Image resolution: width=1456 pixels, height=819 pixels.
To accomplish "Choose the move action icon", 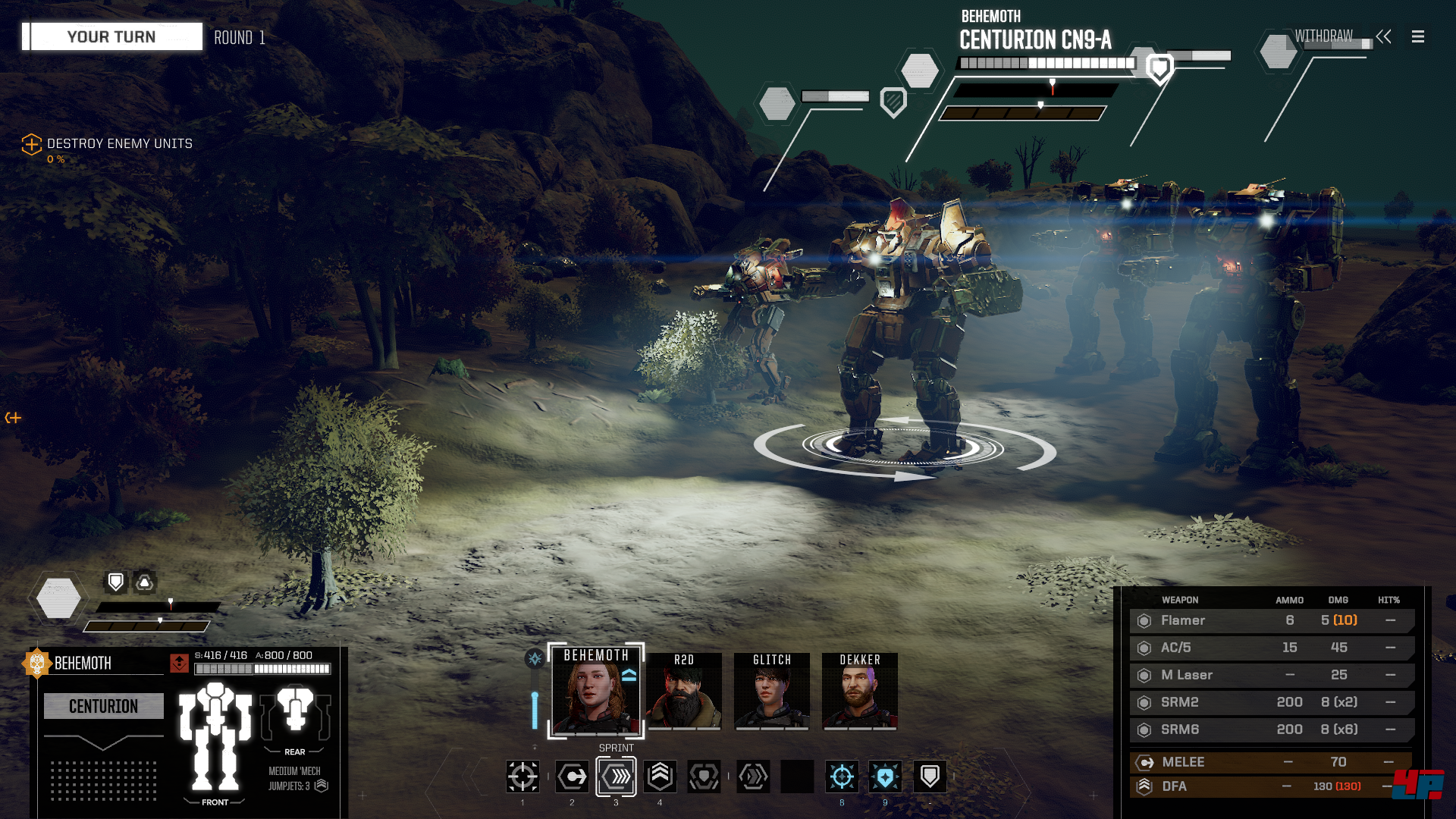I will pyautogui.click(x=572, y=777).
